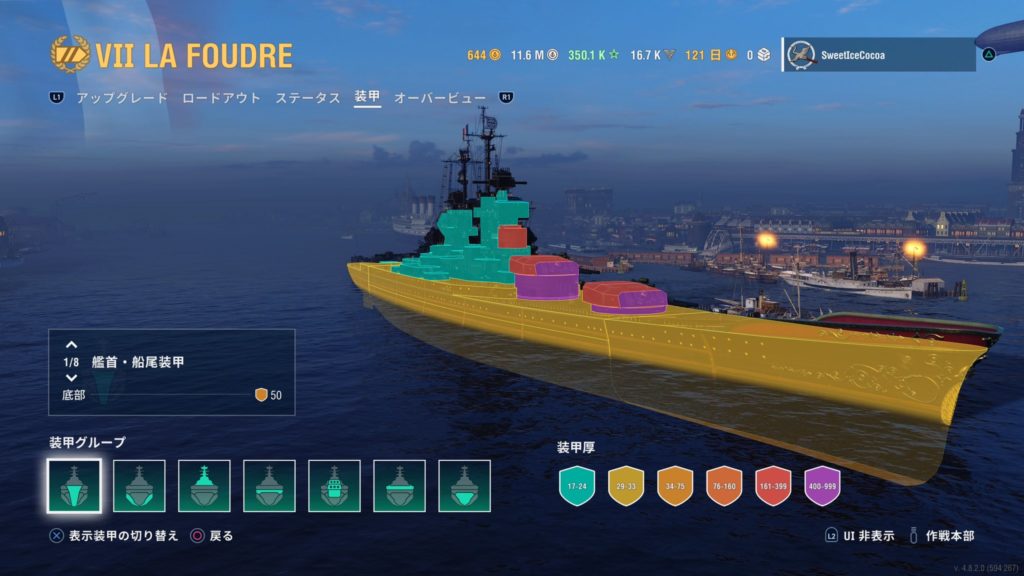The image size is (1024, 576).
Task: Select the bow and stern armor group icon
Action: [74, 486]
